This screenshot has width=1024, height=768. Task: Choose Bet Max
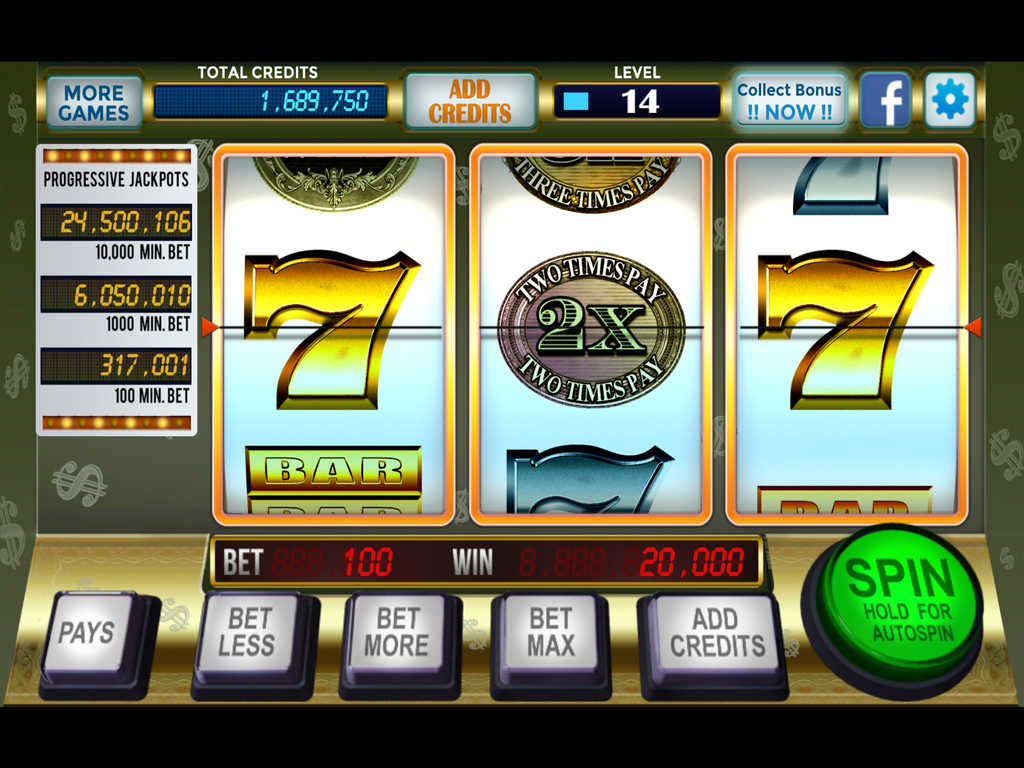550,633
